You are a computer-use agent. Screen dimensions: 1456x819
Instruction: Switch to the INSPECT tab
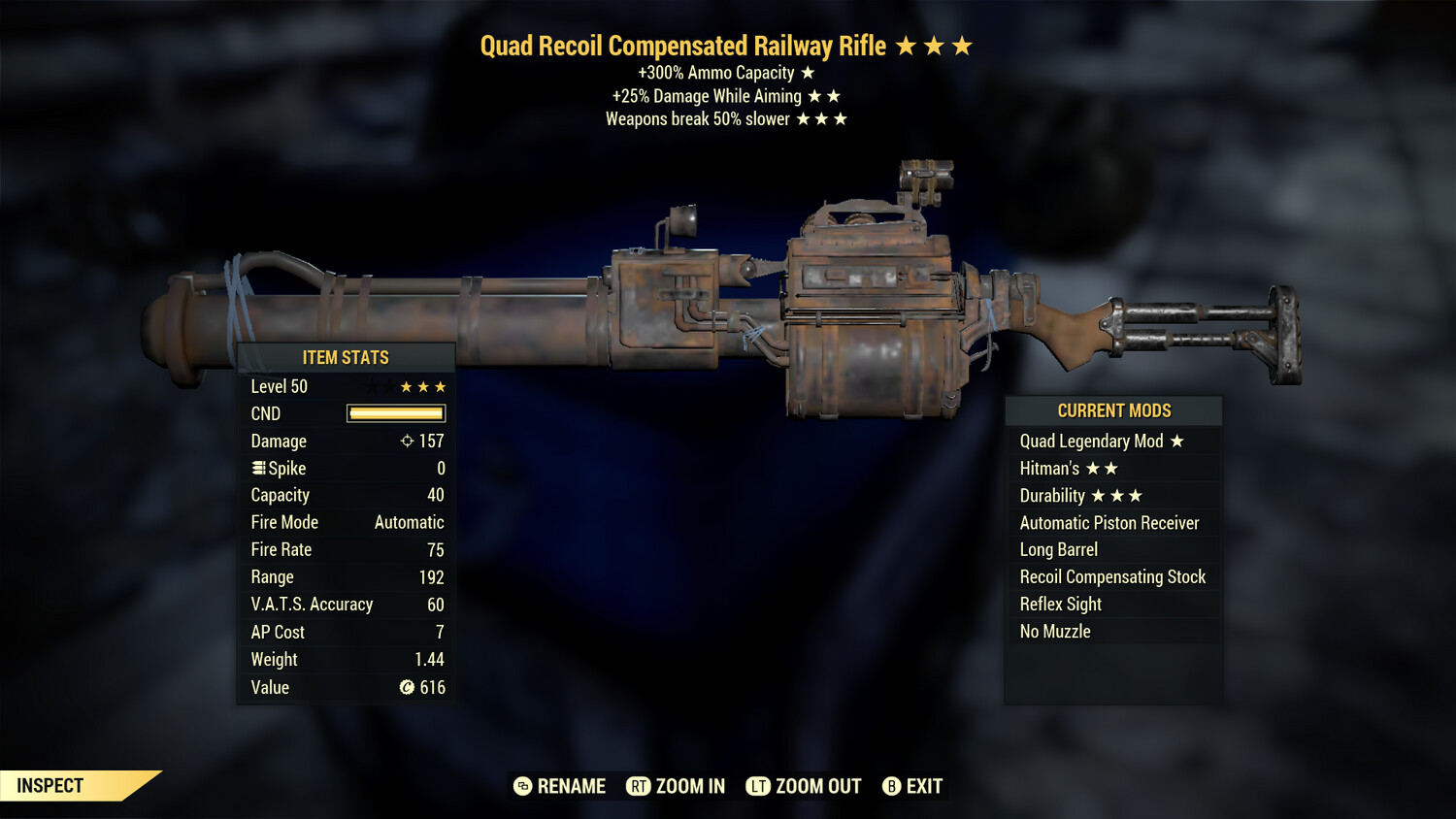49,785
